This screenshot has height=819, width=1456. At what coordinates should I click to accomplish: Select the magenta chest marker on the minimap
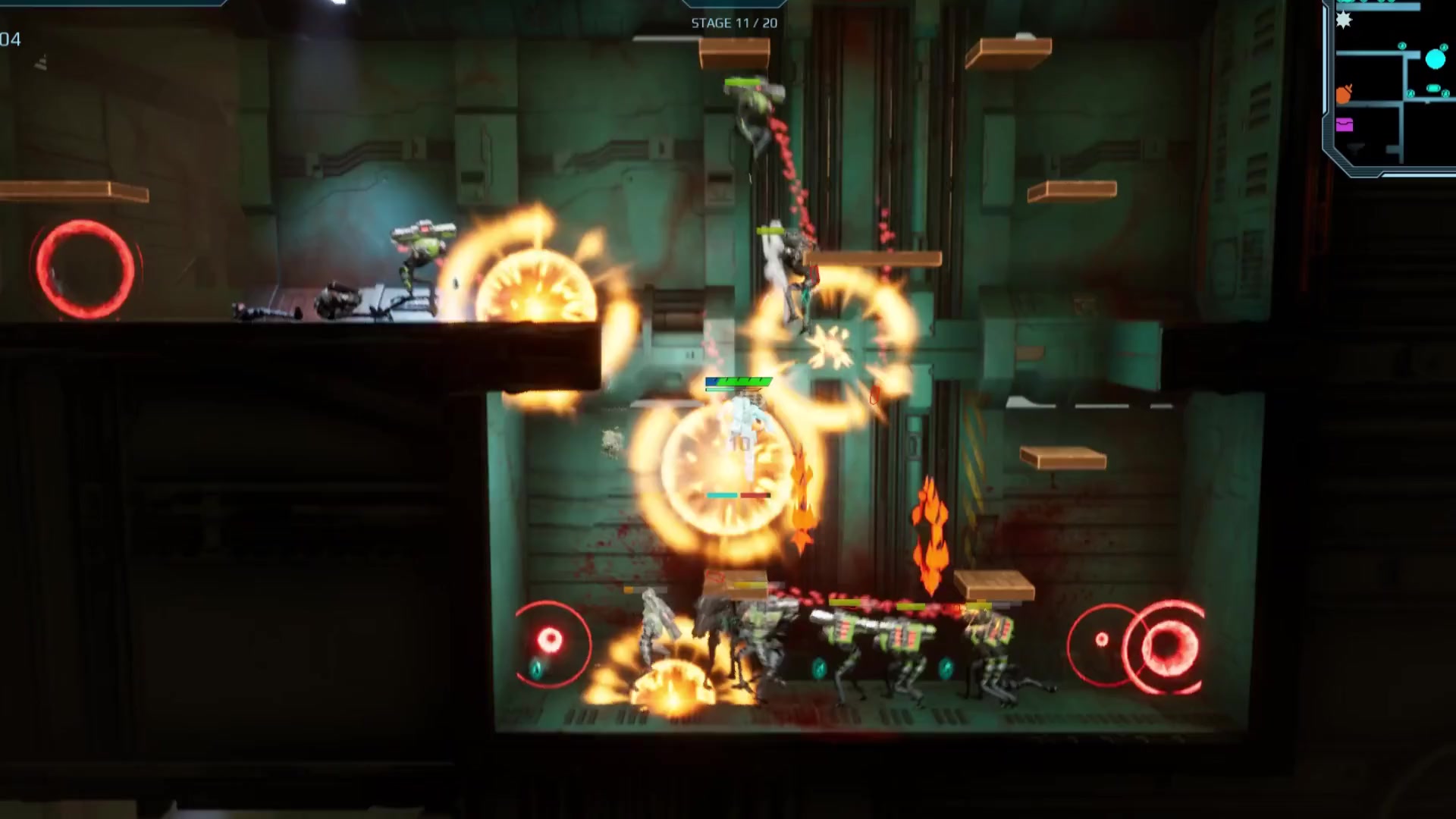[x=1345, y=125]
